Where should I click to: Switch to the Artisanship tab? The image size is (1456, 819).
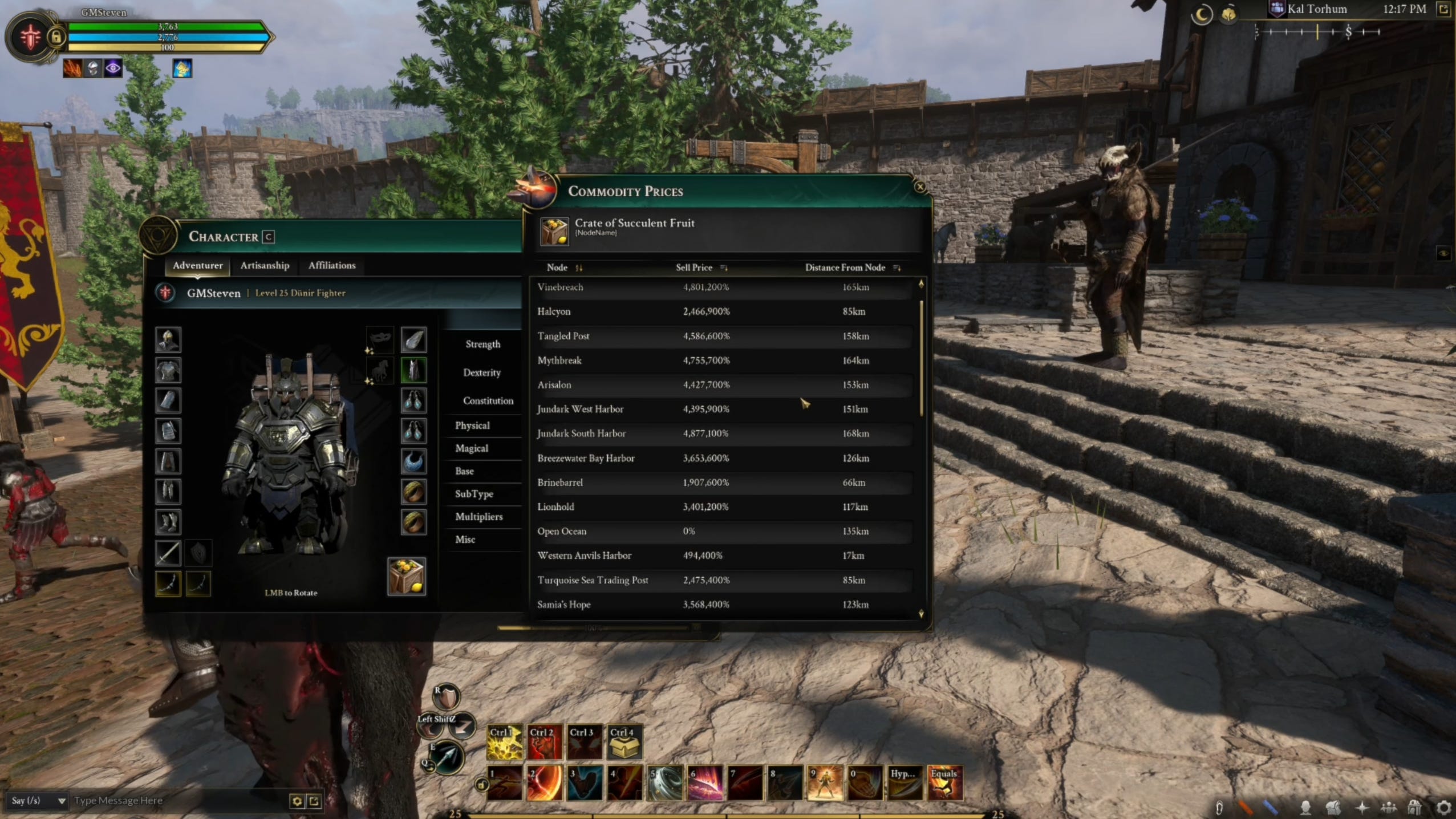pyautogui.click(x=265, y=265)
